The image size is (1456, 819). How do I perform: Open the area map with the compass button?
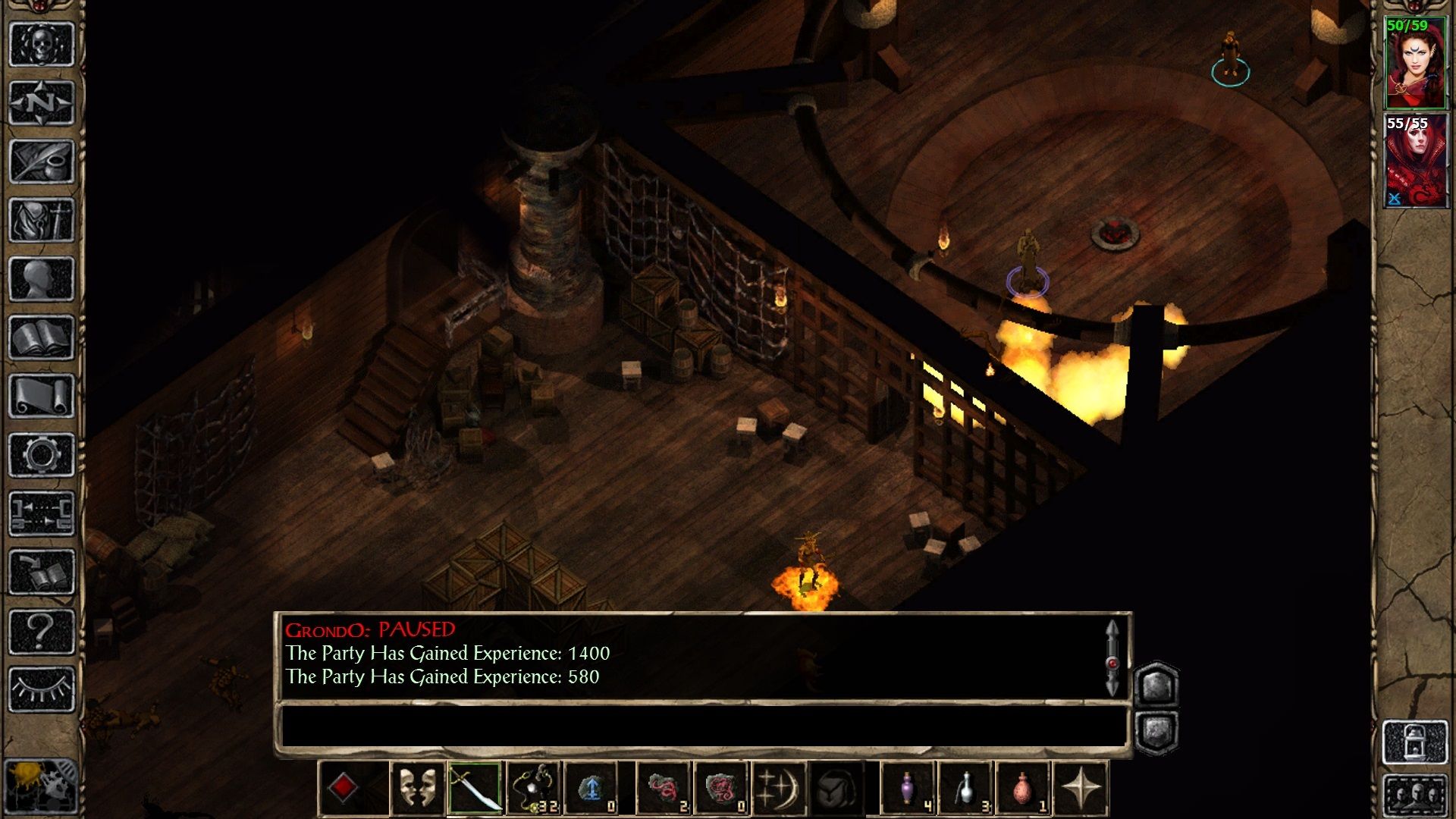(x=42, y=102)
